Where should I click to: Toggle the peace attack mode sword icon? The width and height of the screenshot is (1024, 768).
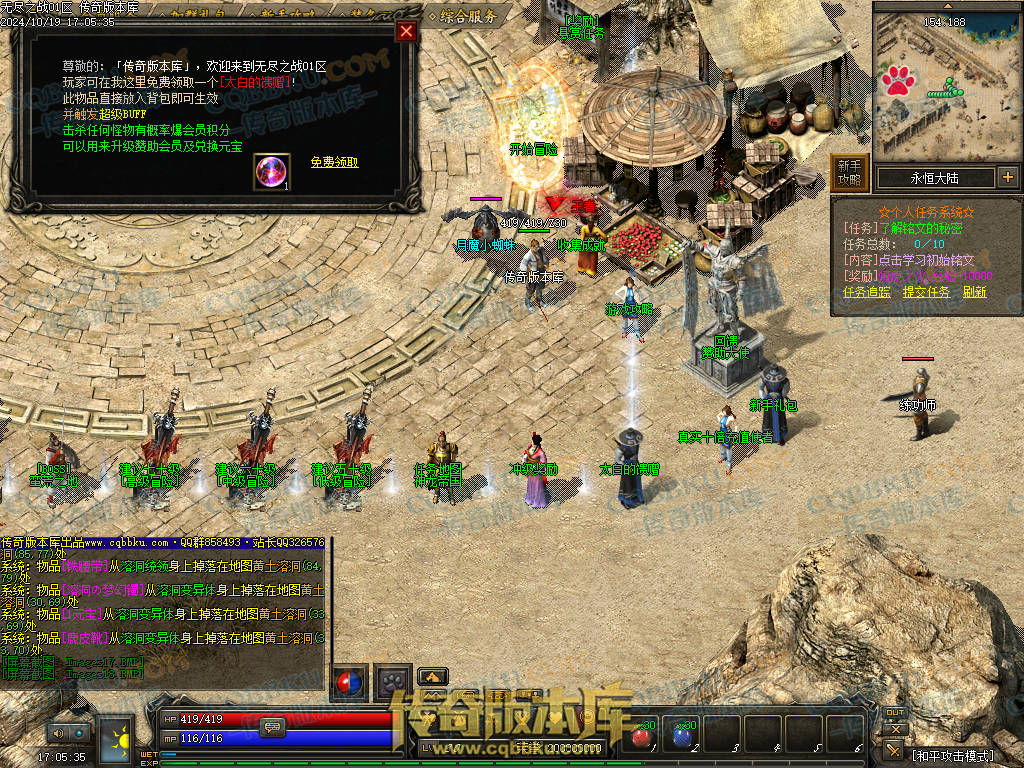[893, 750]
